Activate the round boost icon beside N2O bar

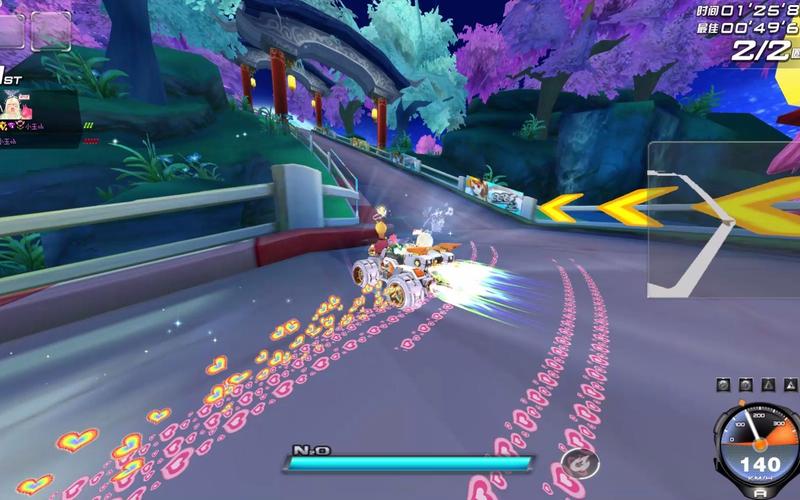click(x=574, y=462)
